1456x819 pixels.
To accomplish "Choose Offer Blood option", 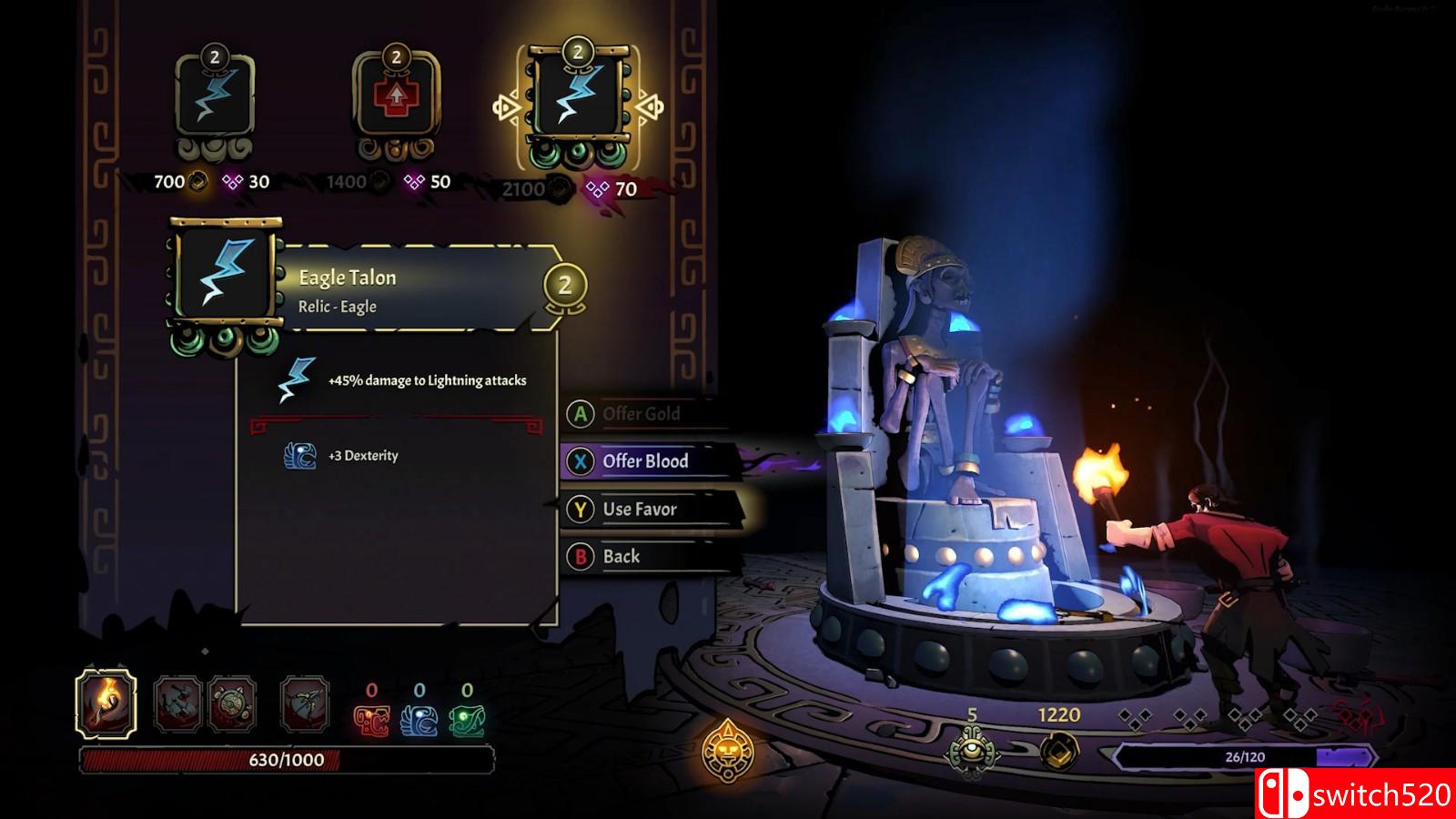I will pyautogui.click(x=644, y=461).
